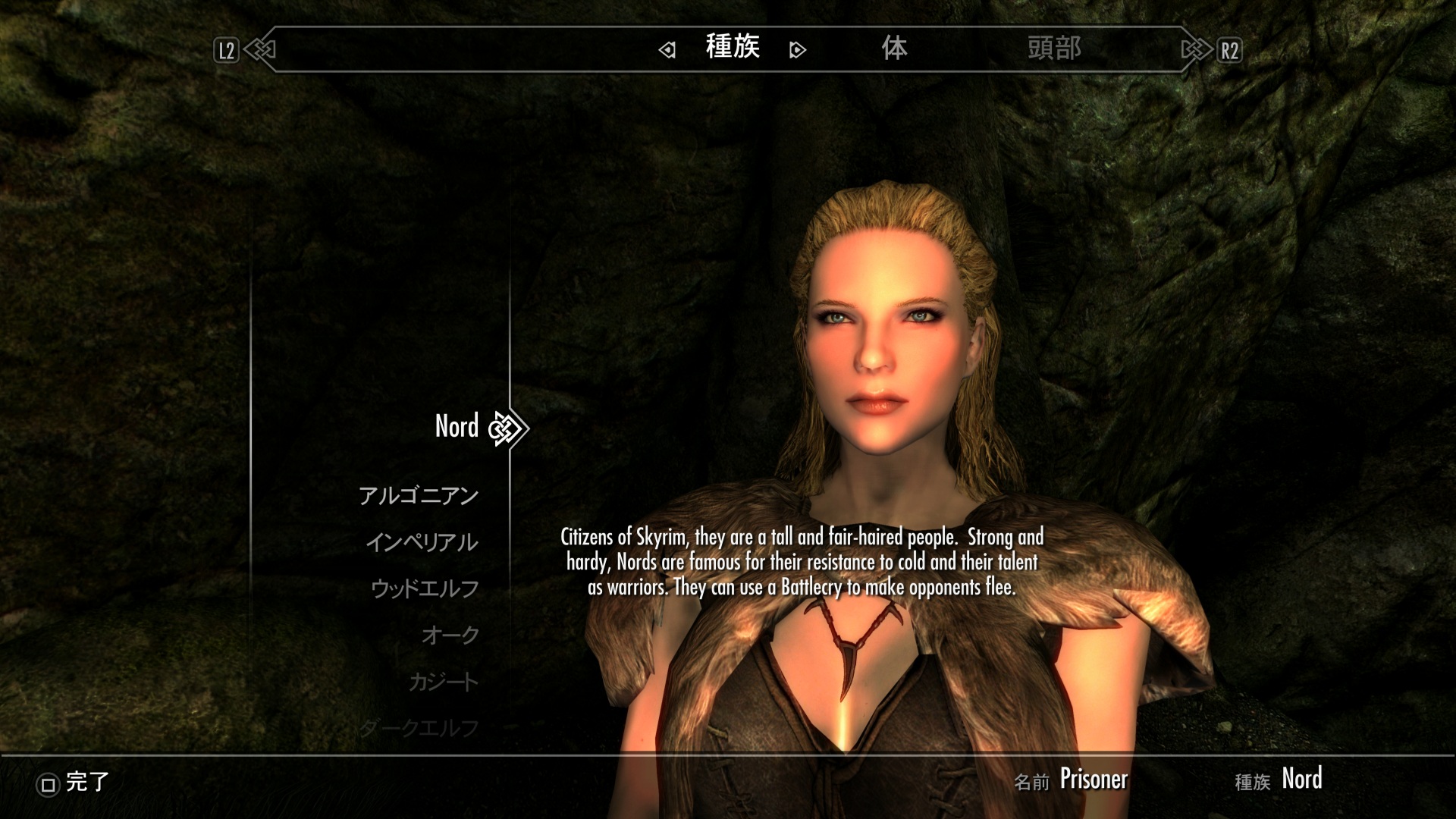This screenshot has height=819, width=1456.
Task: Choose the Nord race entry
Action: click(x=457, y=426)
